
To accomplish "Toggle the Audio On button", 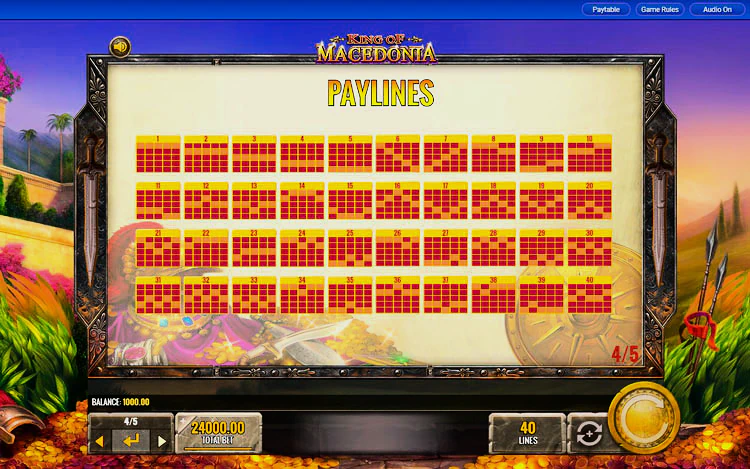I will tap(717, 9).
